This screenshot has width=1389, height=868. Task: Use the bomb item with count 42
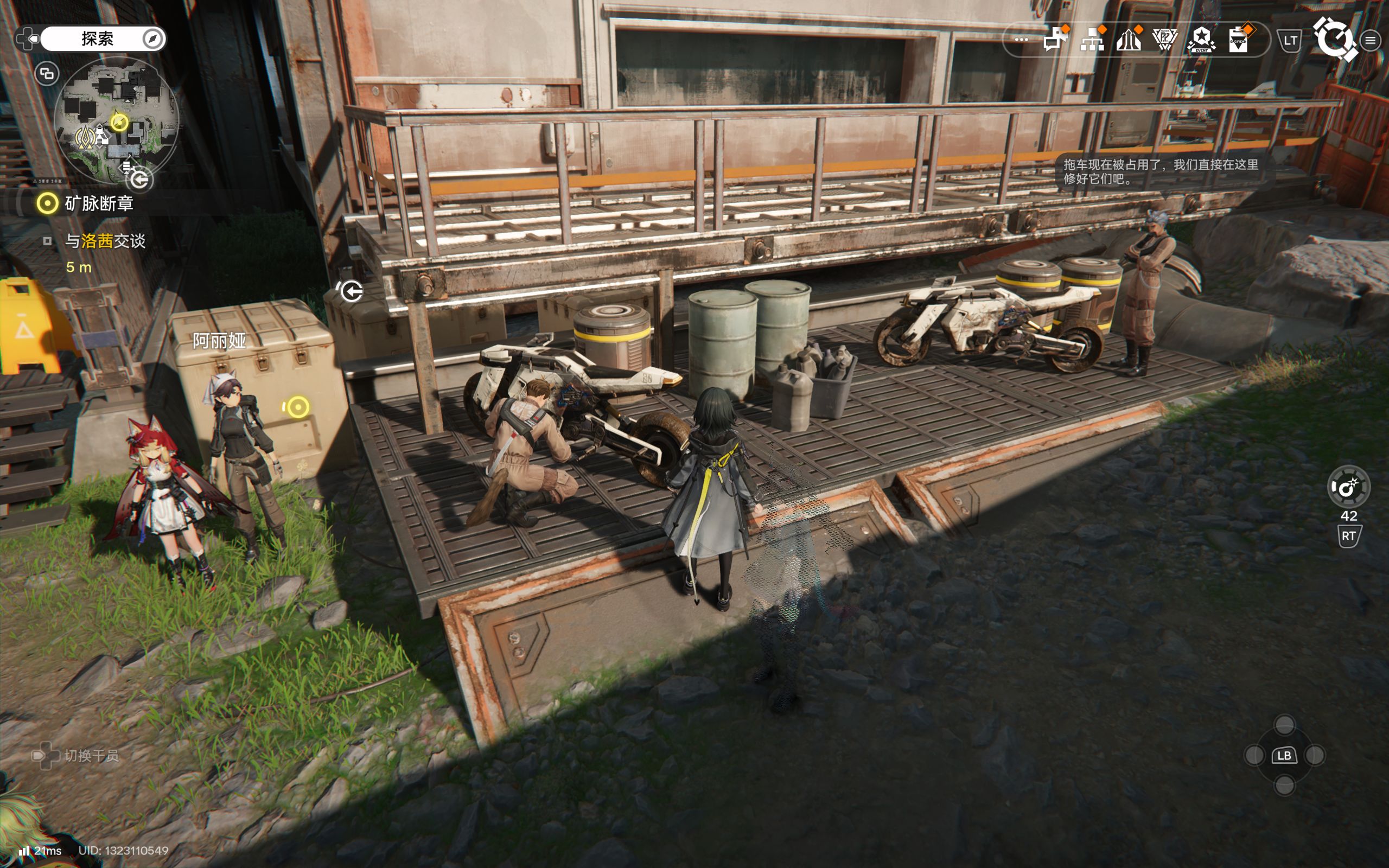click(1348, 487)
